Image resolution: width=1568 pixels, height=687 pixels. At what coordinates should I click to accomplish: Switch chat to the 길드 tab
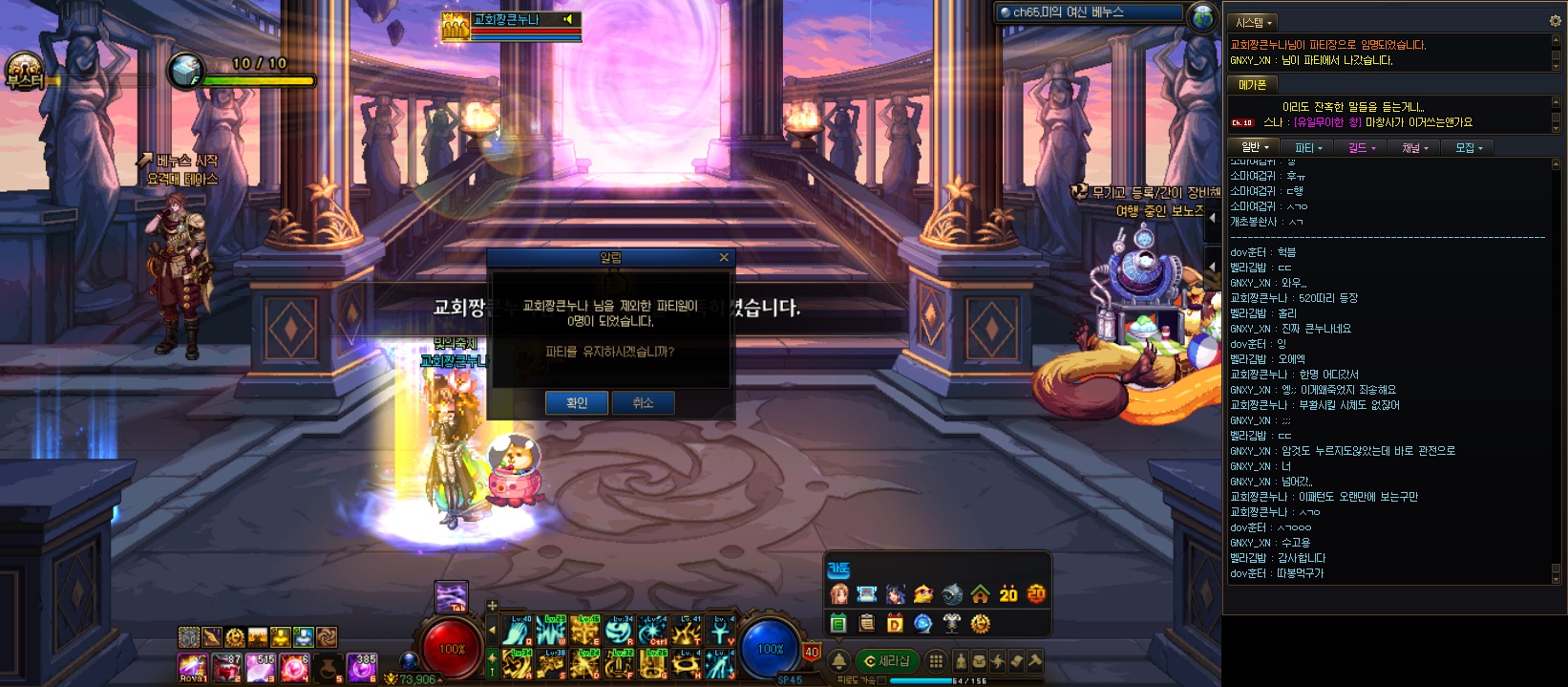pyautogui.click(x=1362, y=148)
